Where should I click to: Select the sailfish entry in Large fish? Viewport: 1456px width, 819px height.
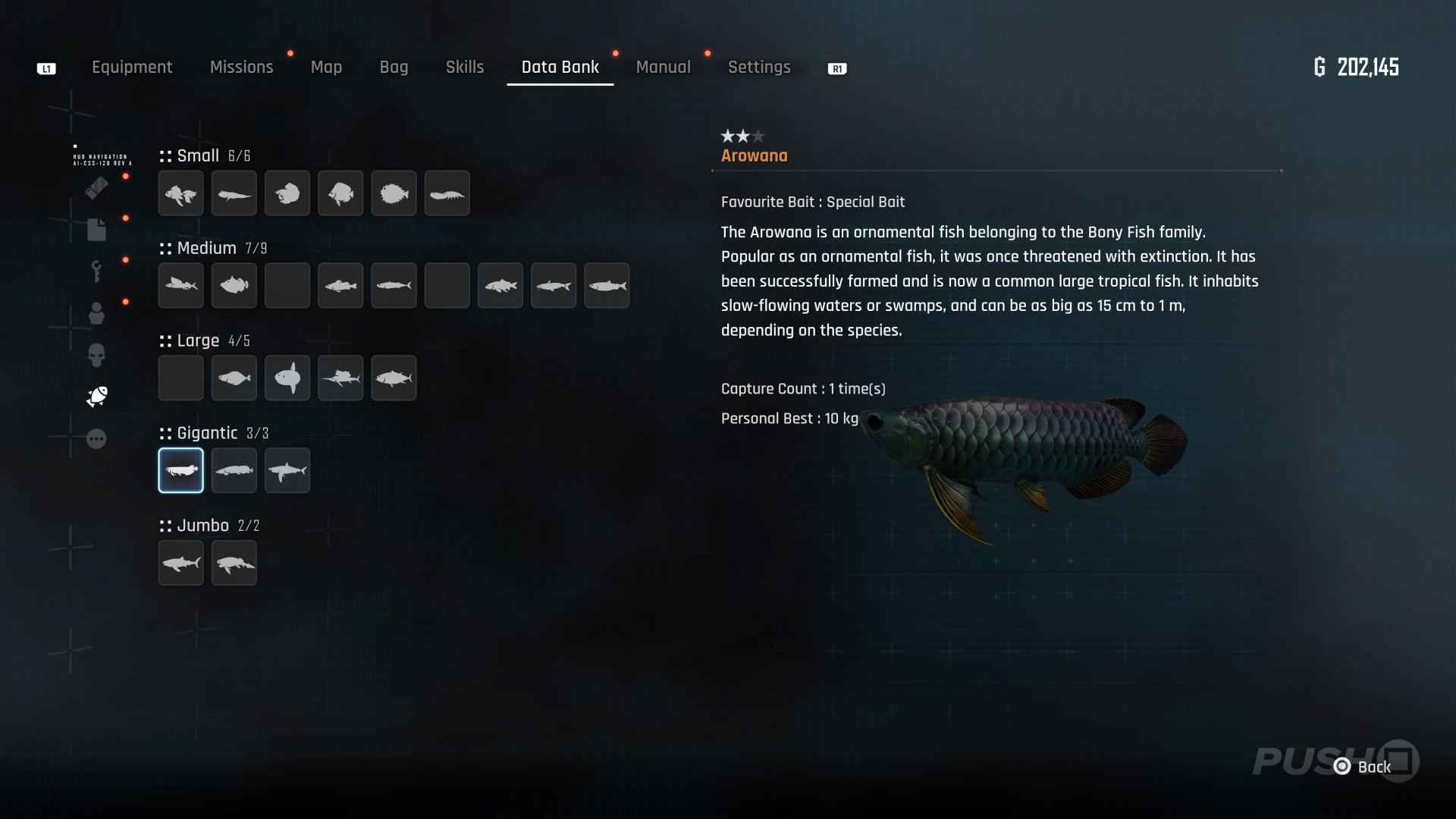pyautogui.click(x=340, y=378)
